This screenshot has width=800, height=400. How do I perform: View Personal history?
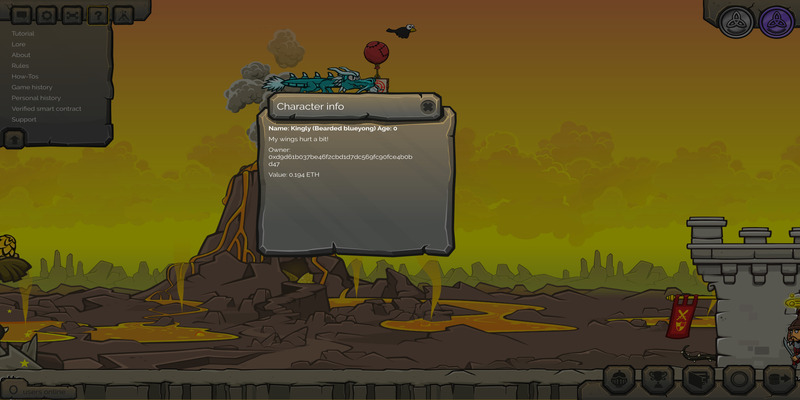coord(36,98)
